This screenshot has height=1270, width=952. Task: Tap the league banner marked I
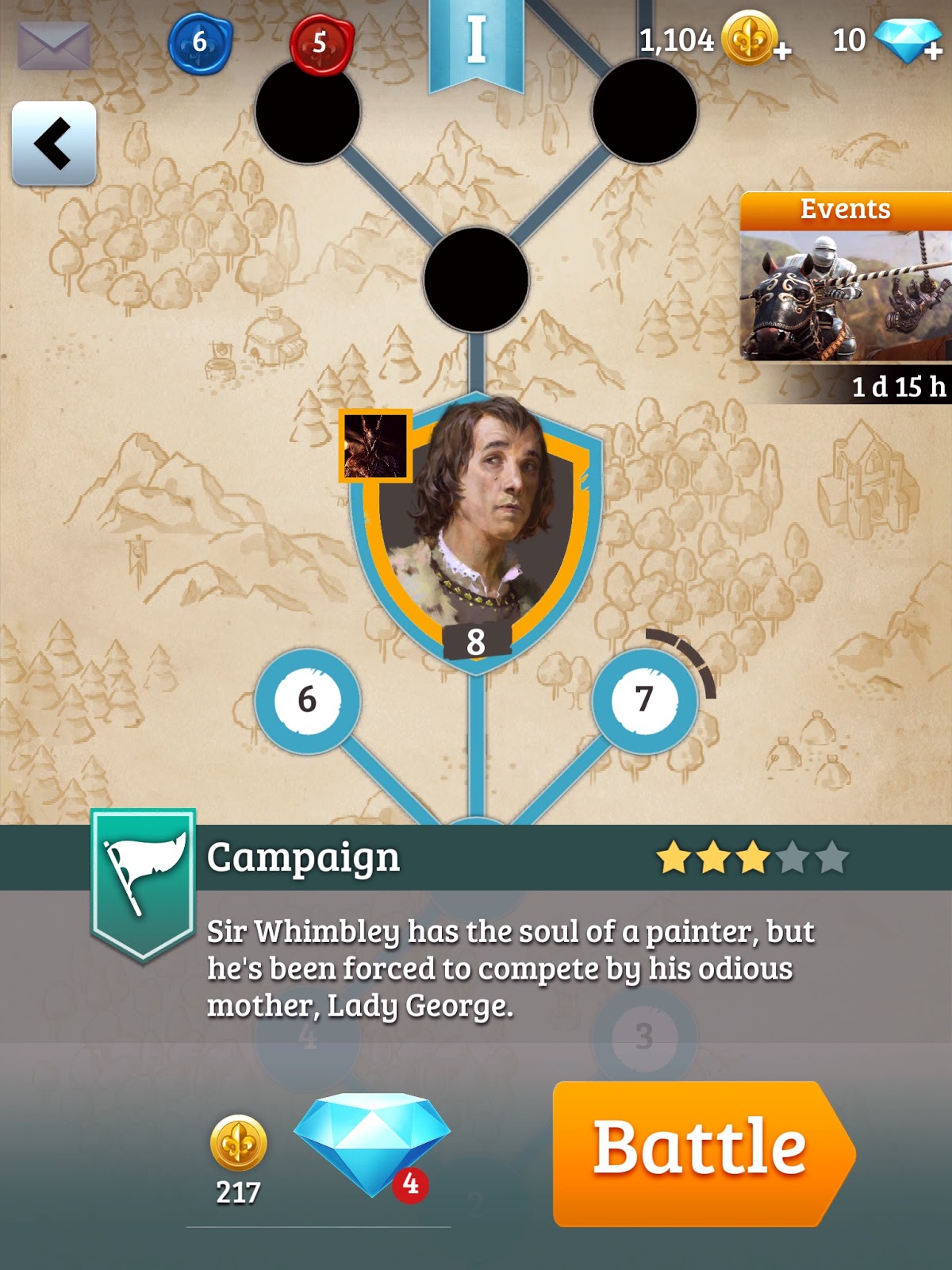[x=476, y=44]
